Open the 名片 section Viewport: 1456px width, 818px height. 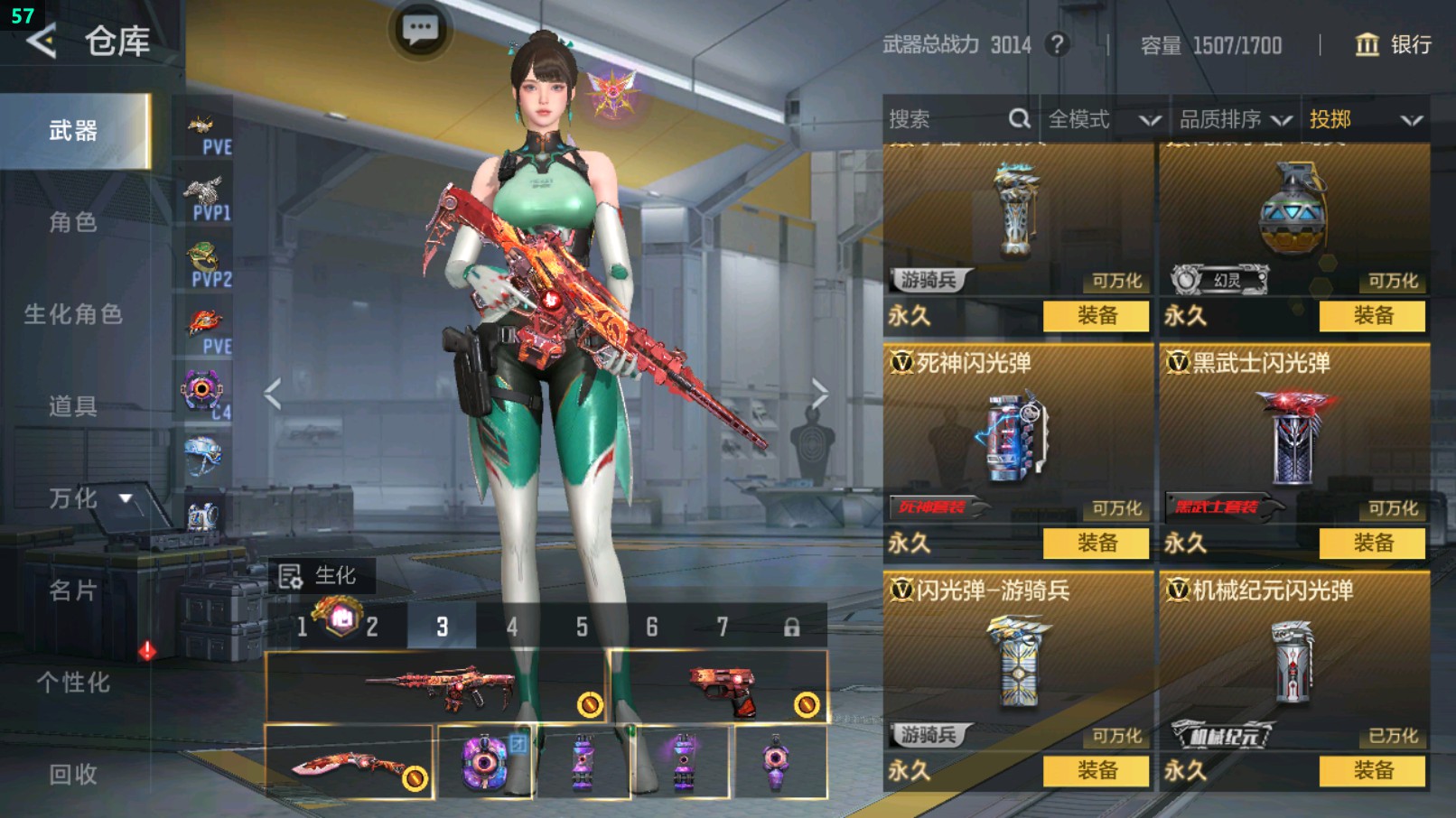(73, 590)
